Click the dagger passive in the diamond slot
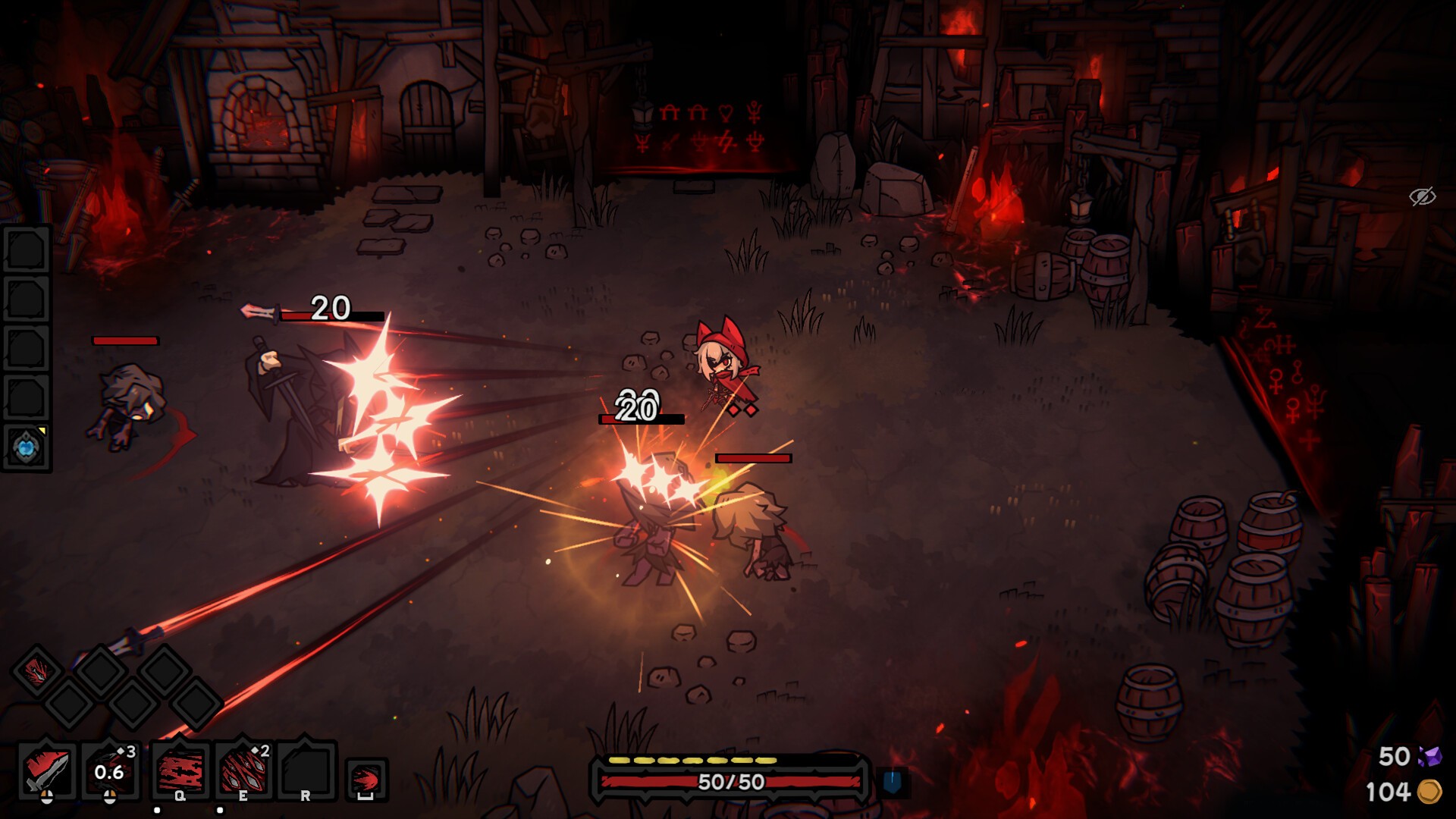This screenshot has width=1456, height=819. tap(36, 671)
